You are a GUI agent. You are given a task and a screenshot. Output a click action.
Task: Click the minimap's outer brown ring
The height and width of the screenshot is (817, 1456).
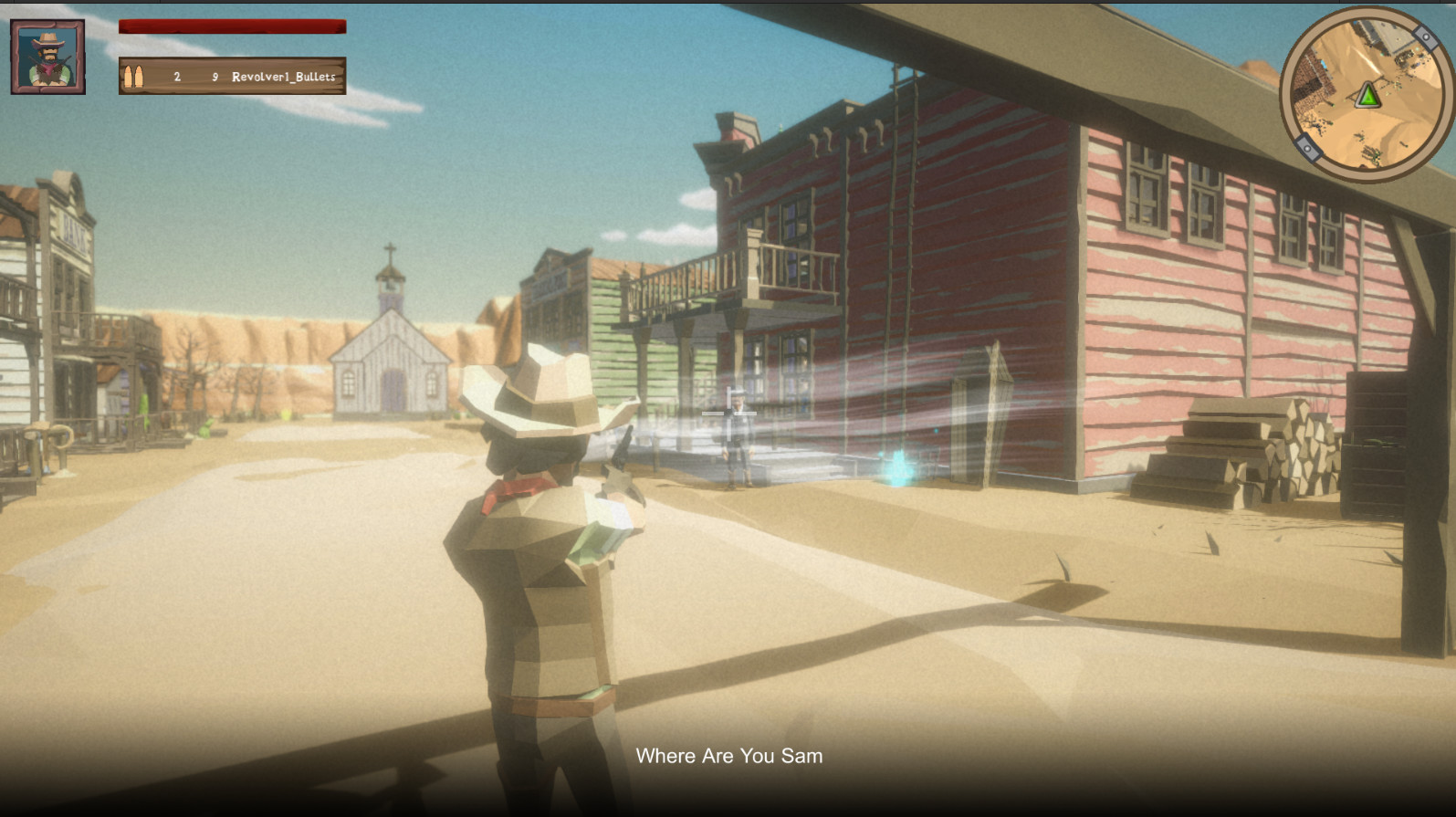[1289, 91]
